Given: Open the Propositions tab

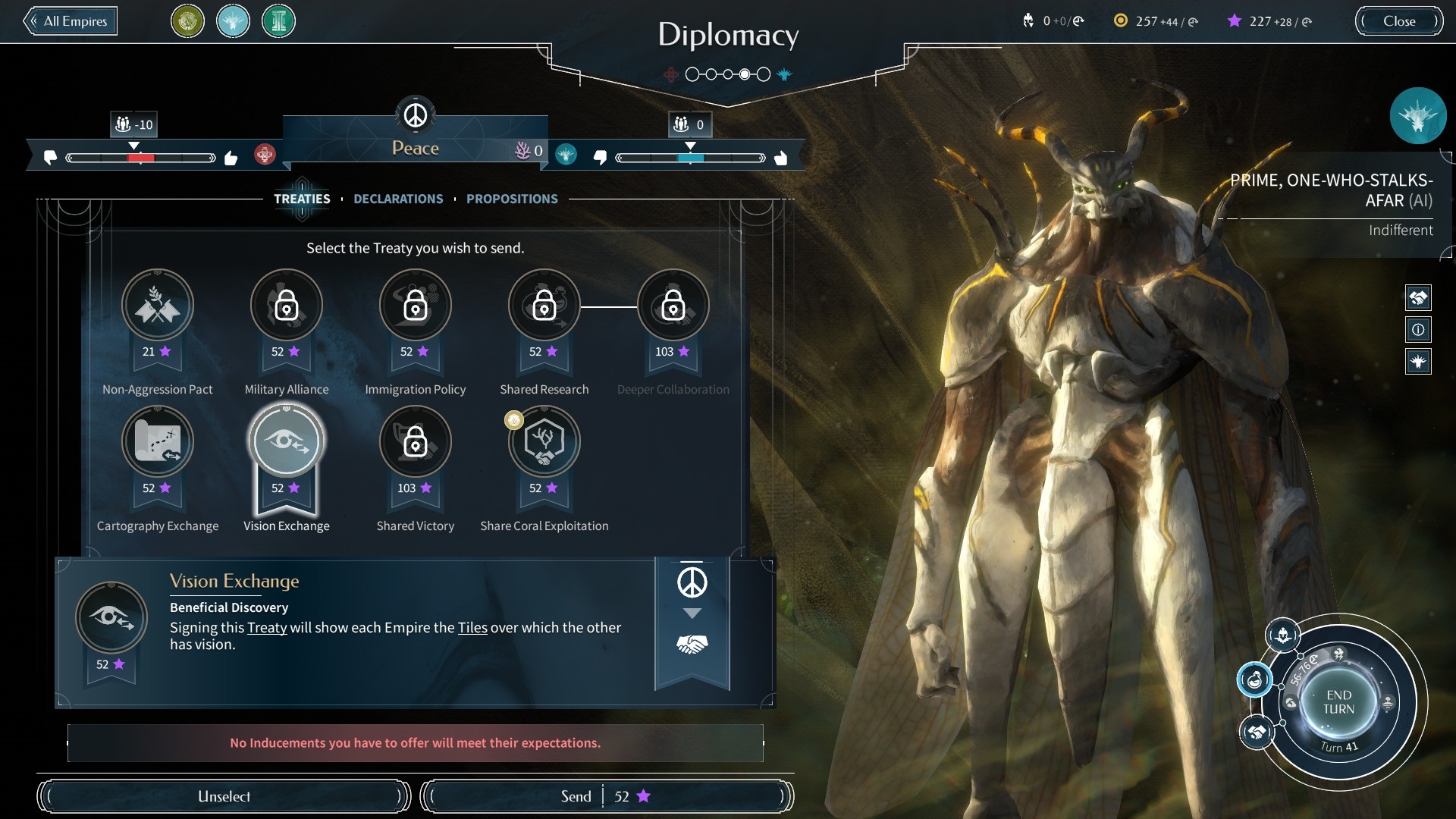Looking at the screenshot, I should coord(512,199).
